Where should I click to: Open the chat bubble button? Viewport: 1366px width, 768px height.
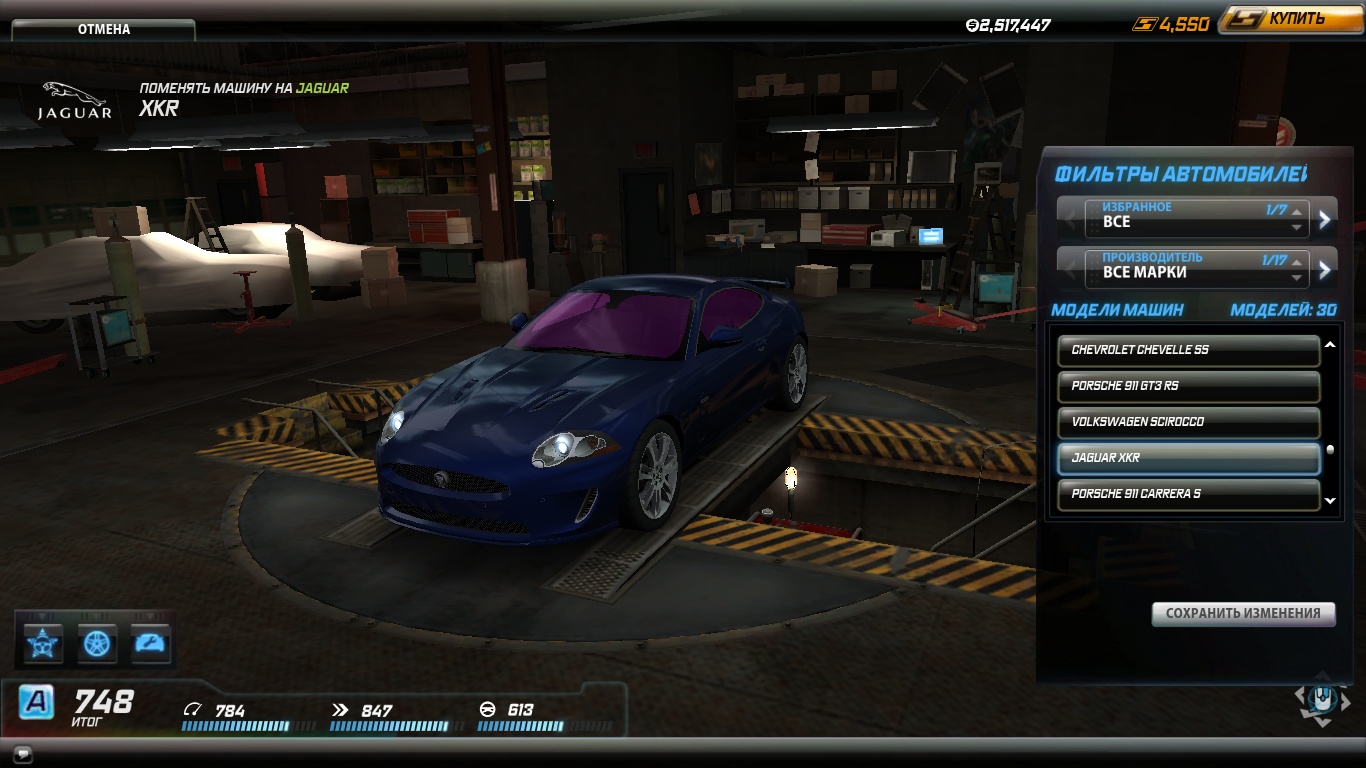(23, 753)
